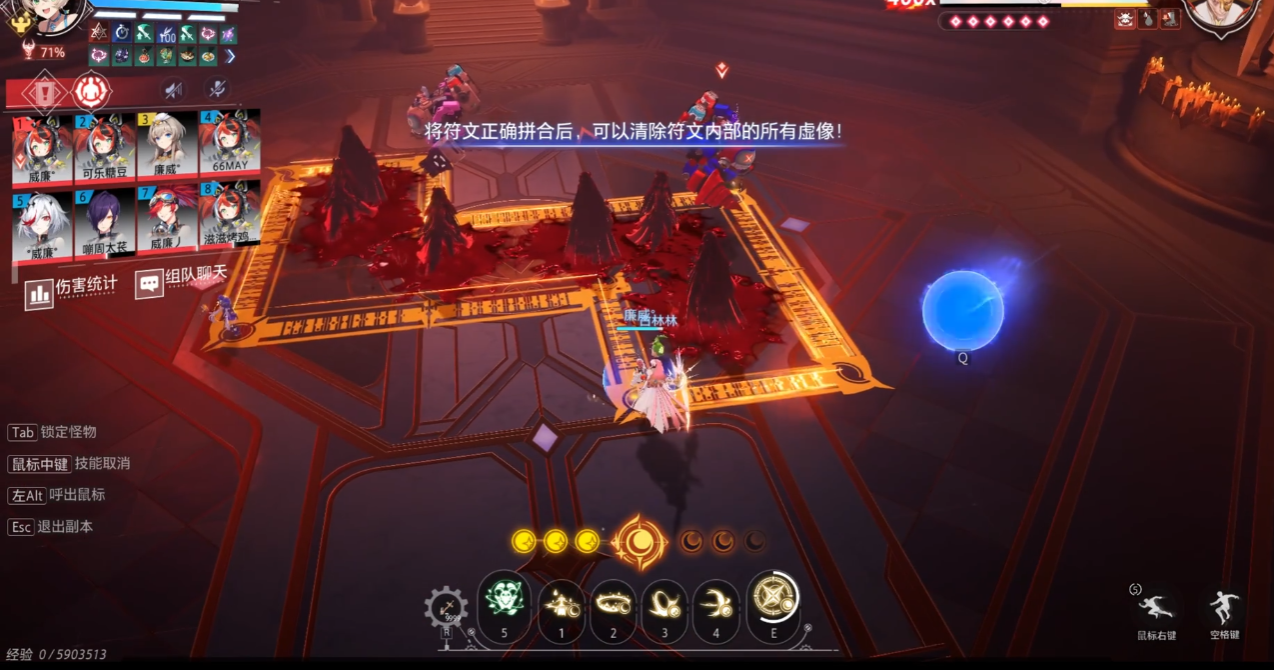Expand the buff list with the arrow

tap(231, 56)
